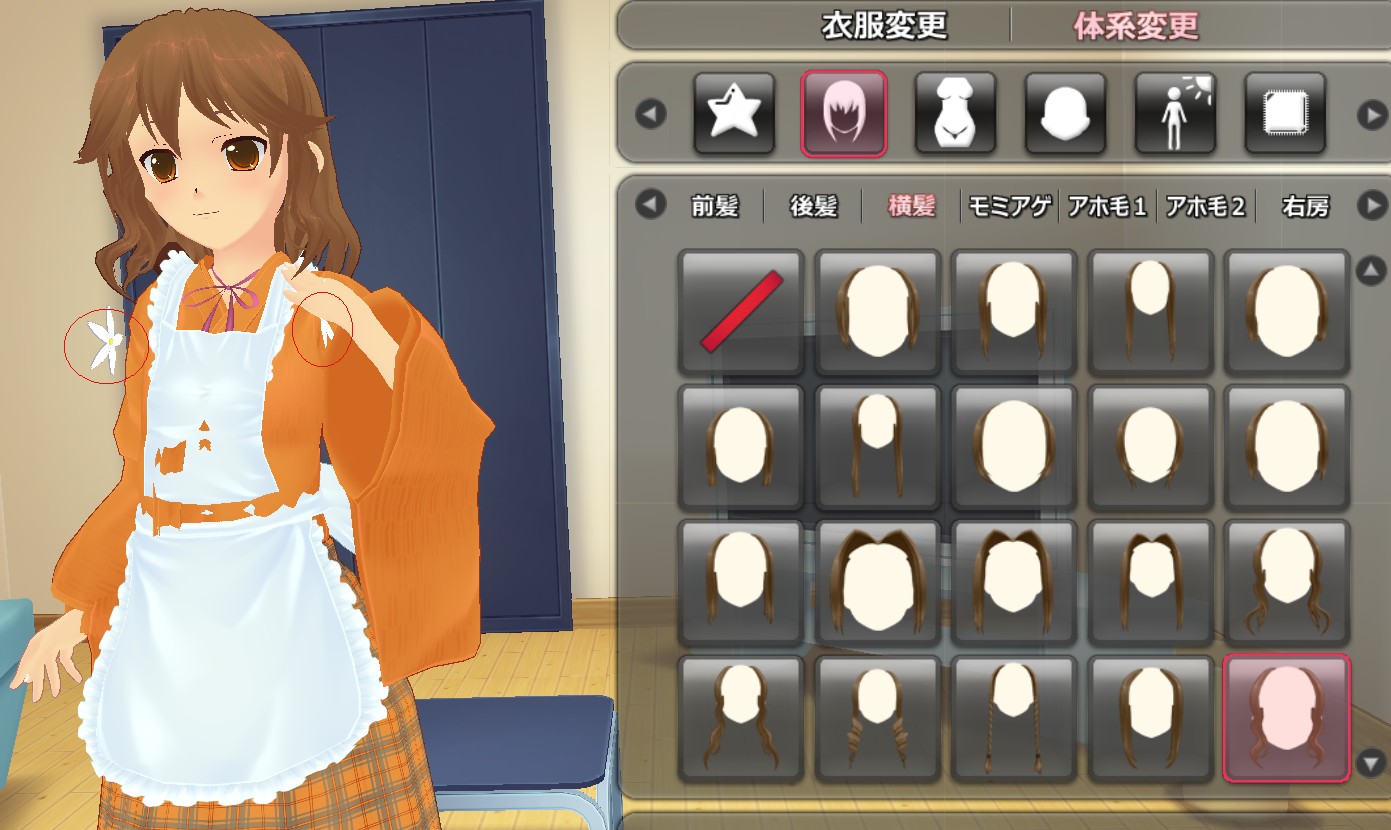This screenshot has height=830, width=1391.
Task: Choose the red slash no-hair option
Action: [741, 312]
